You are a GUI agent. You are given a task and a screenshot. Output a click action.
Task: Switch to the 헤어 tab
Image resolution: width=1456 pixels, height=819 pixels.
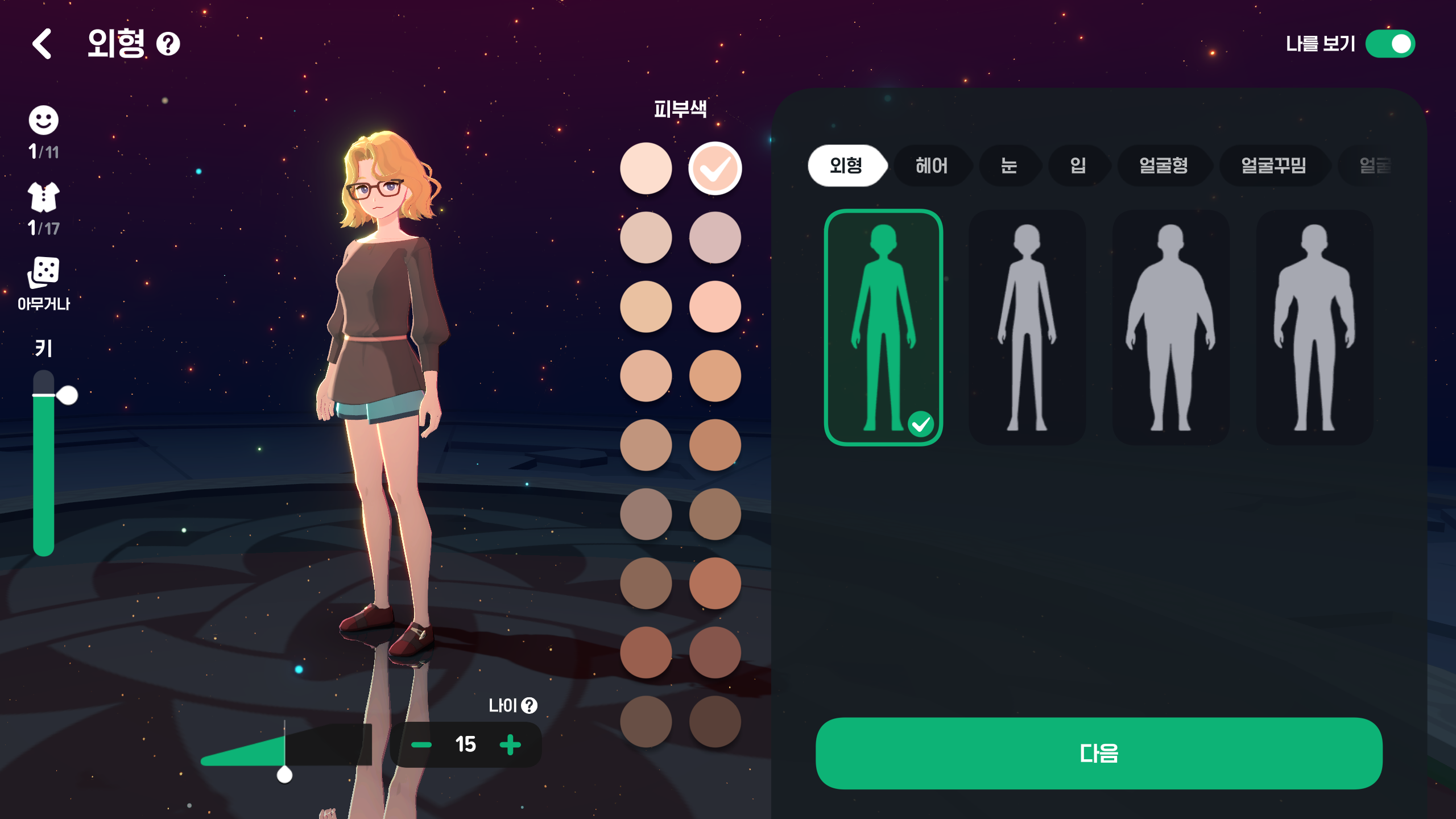click(x=931, y=166)
